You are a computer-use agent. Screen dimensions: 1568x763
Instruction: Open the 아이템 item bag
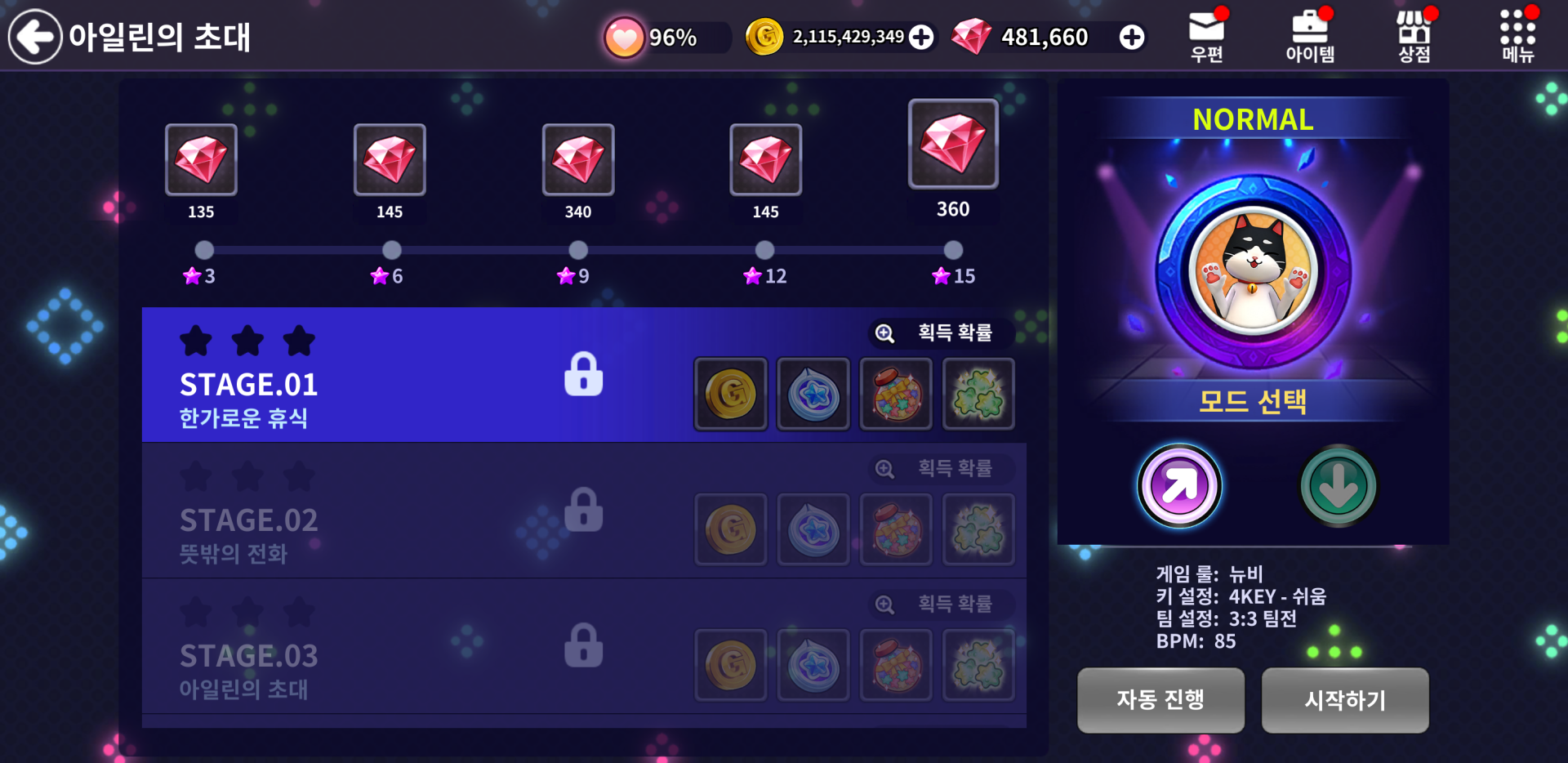click(x=1310, y=36)
